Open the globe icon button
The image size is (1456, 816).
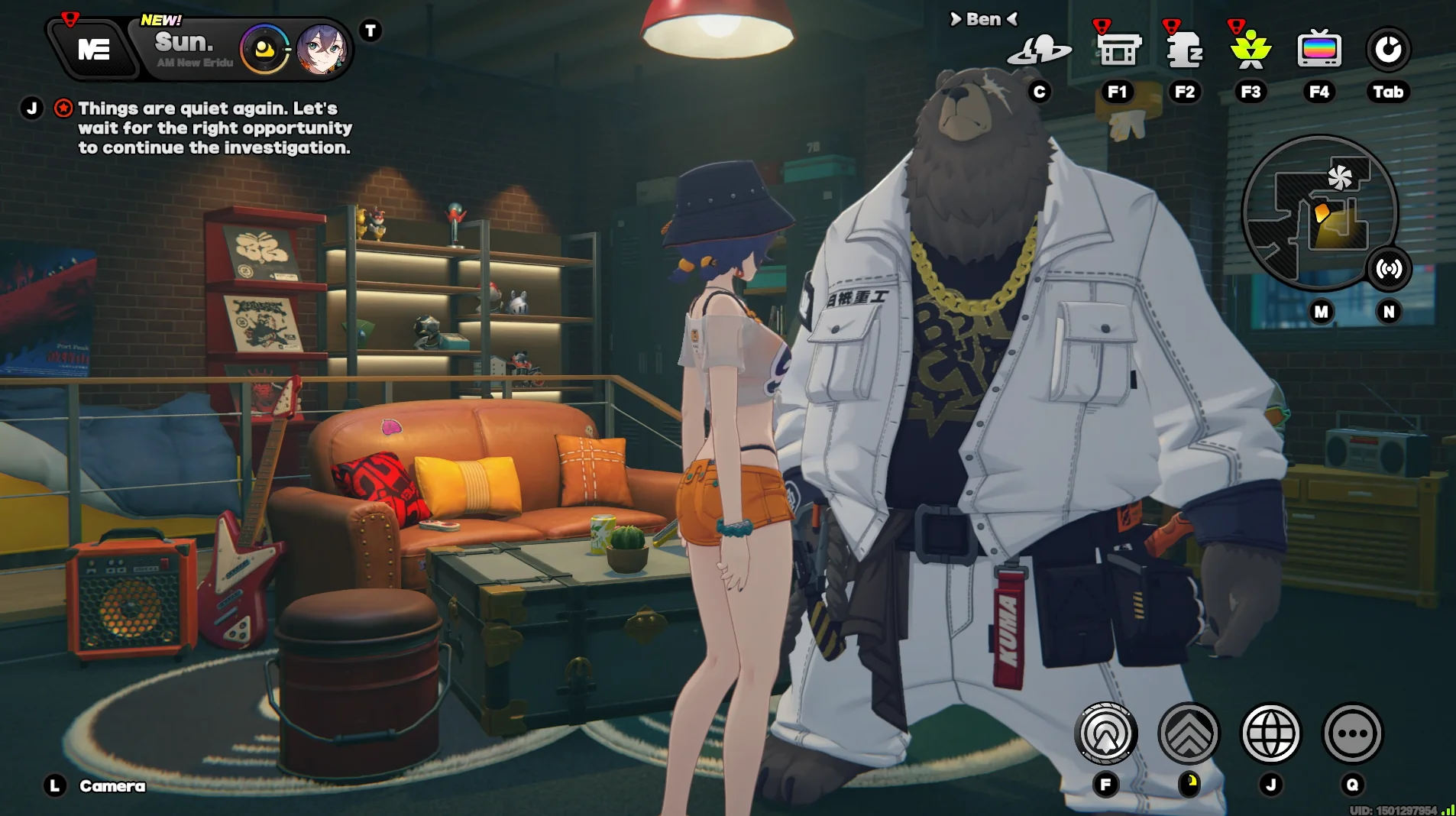coord(1270,733)
